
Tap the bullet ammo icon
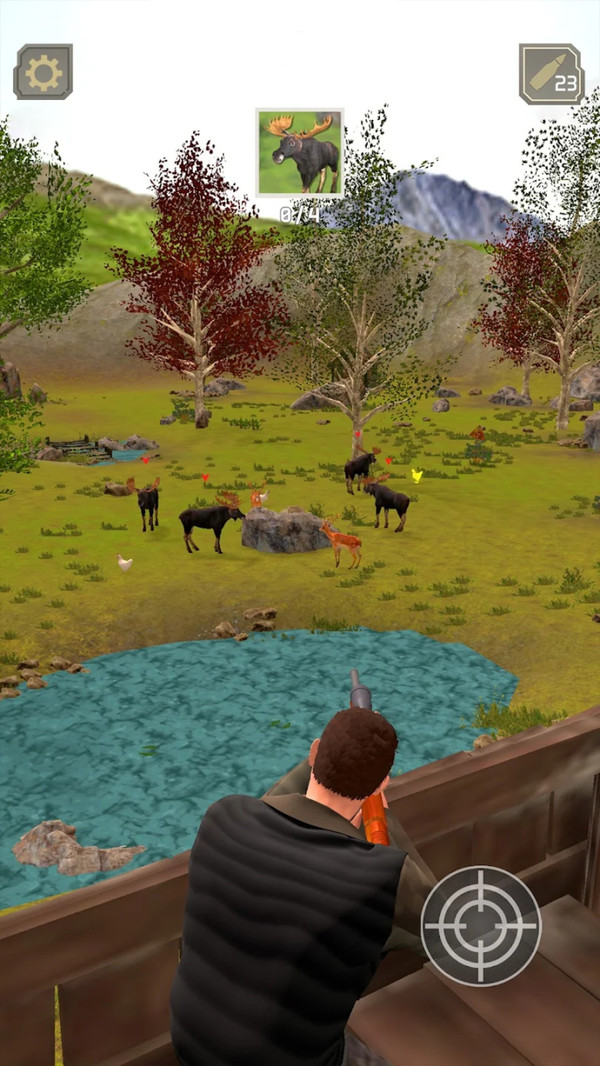551,74
